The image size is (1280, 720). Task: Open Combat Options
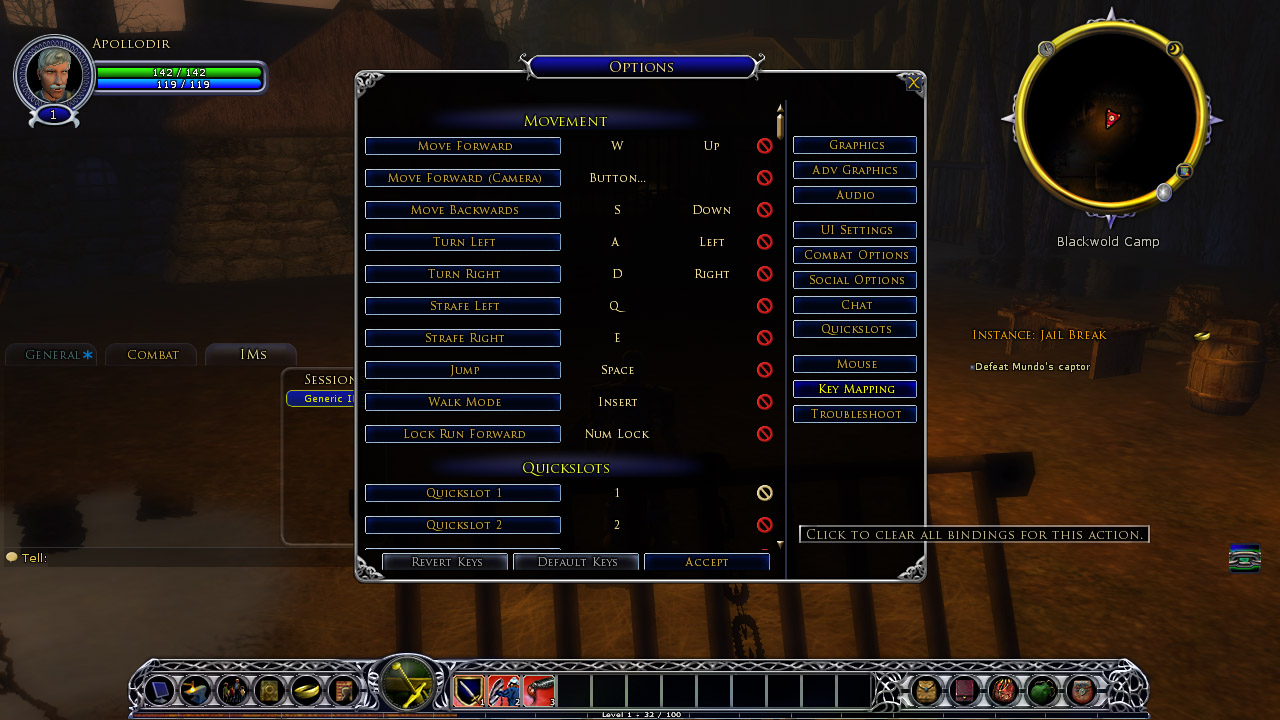coord(855,255)
